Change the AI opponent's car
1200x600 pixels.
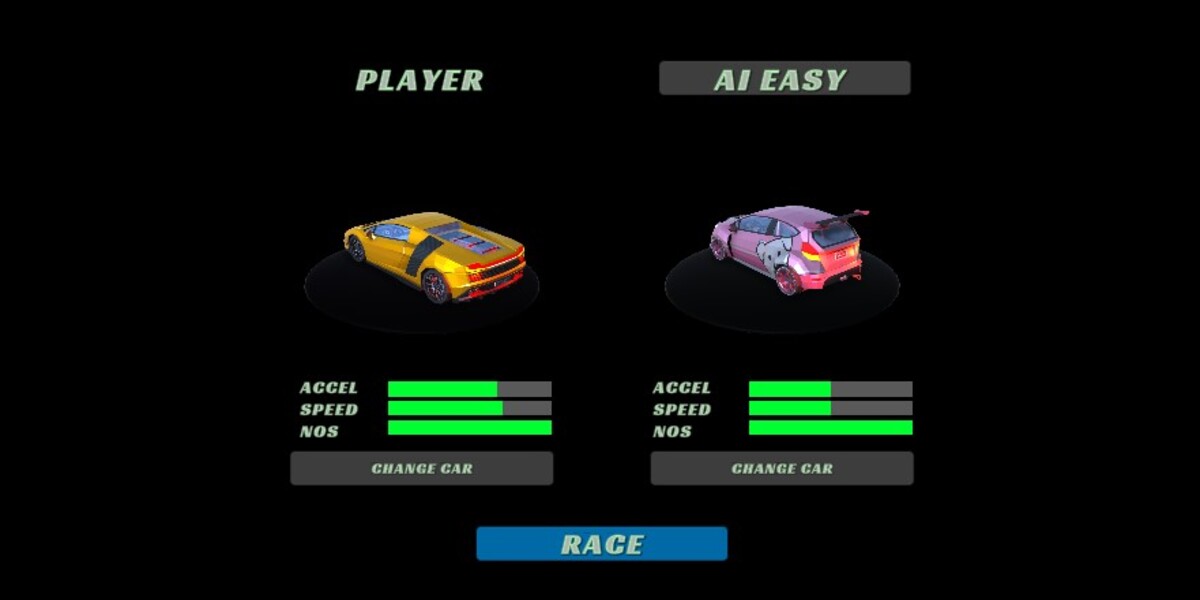(x=781, y=468)
